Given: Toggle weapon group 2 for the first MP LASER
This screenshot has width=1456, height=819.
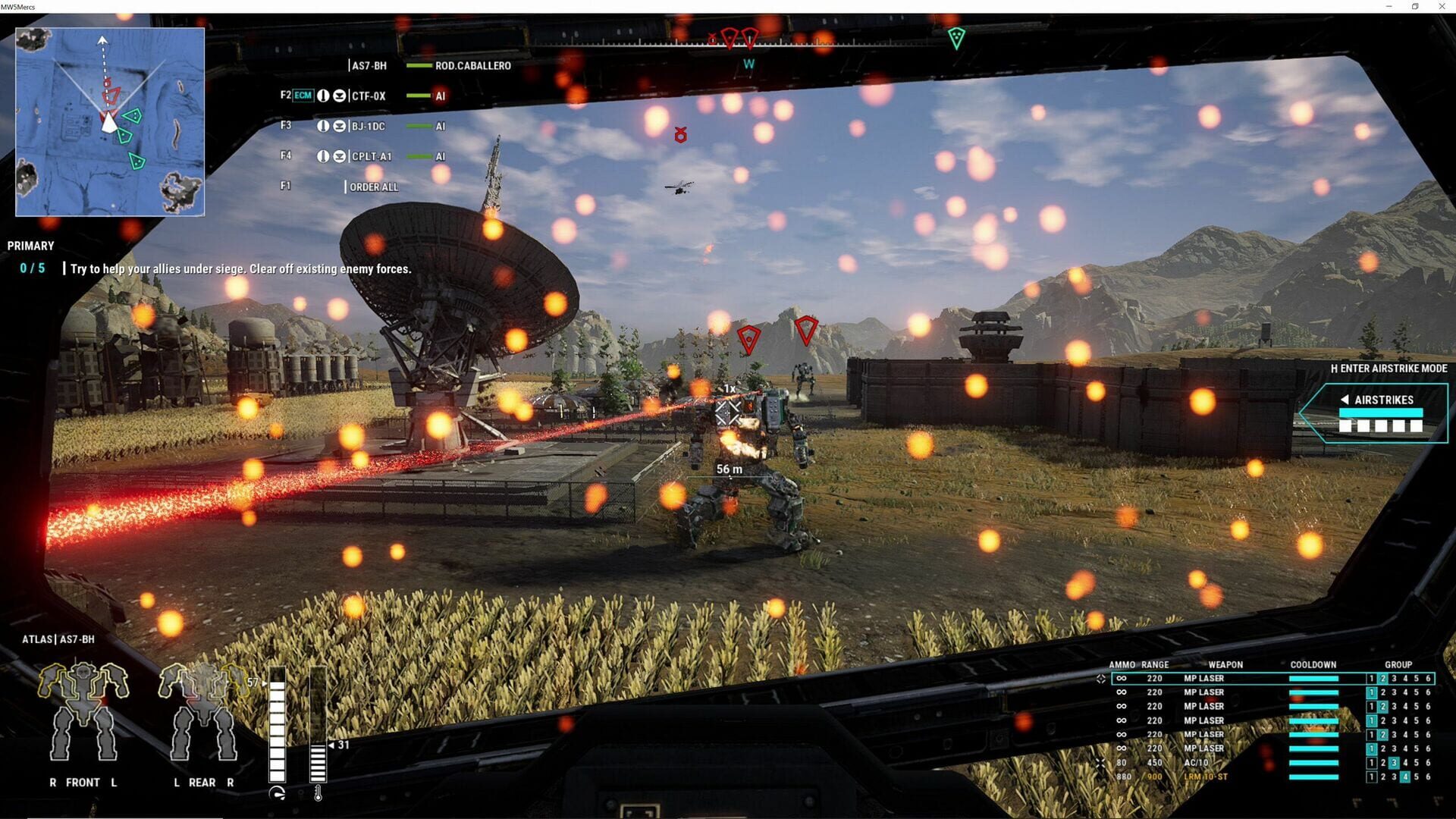Looking at the screenshot, I should (x=1382, y=678).
